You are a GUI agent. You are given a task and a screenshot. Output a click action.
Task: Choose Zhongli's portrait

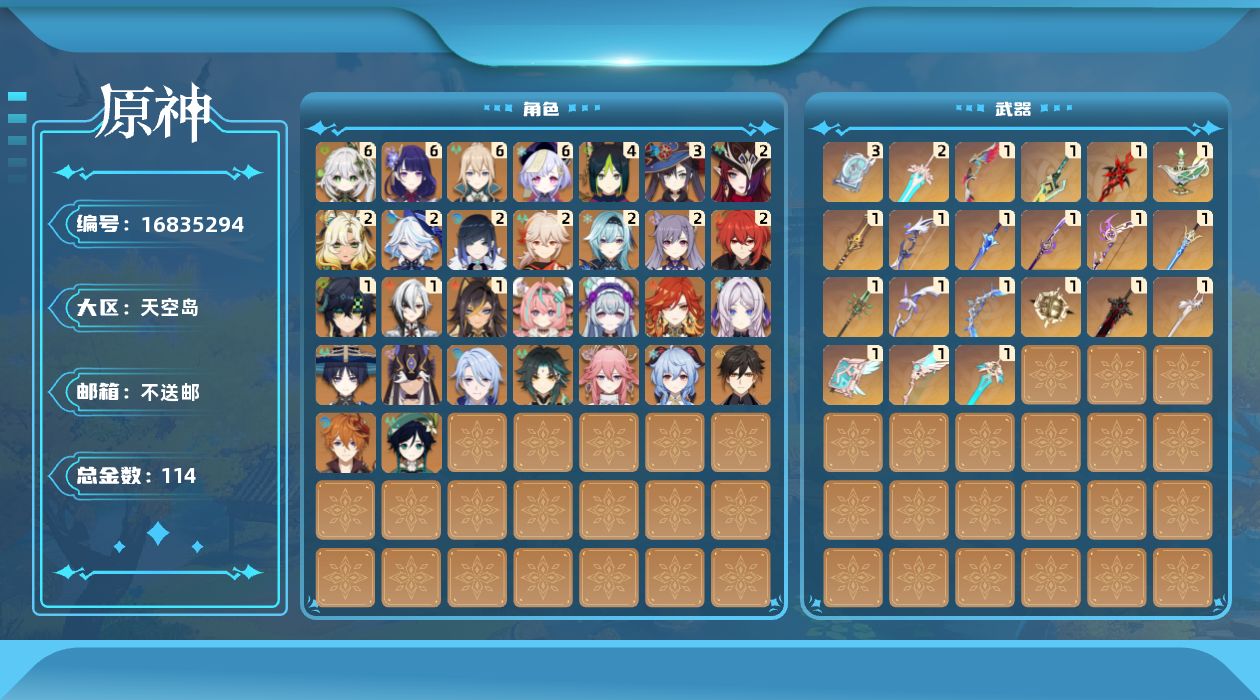click(x=742, y=375)
